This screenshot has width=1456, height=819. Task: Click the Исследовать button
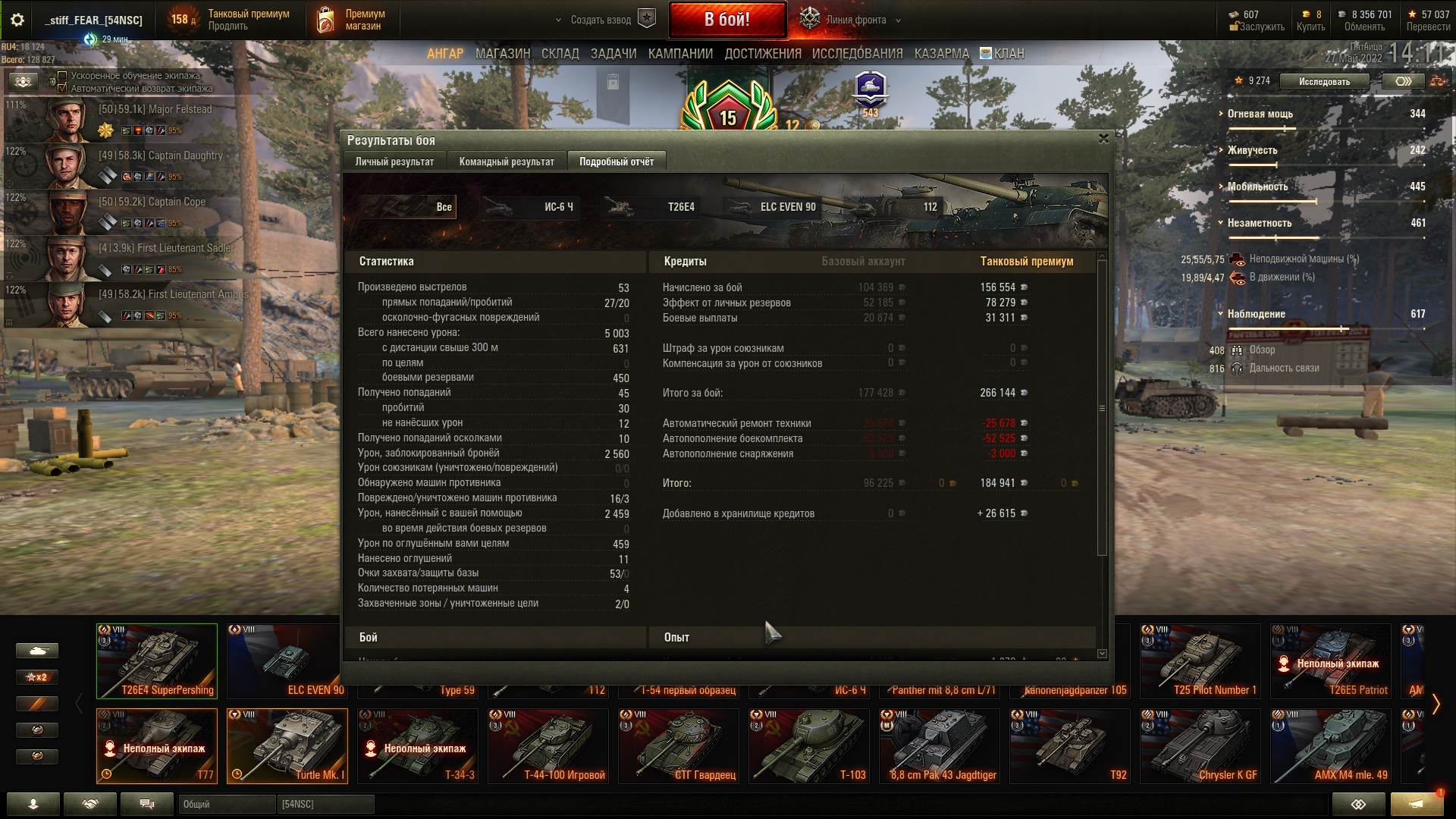point(1324,81)
